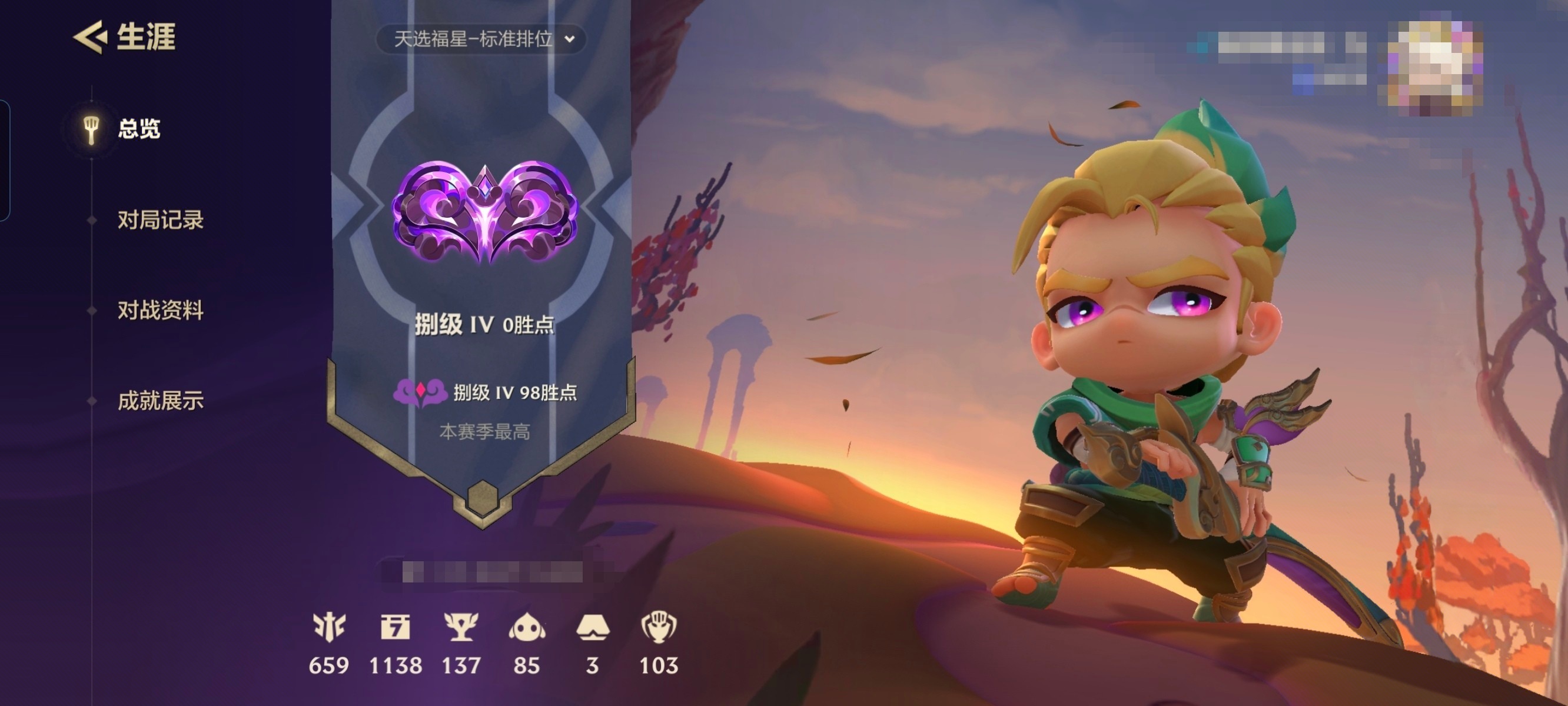The image size is (1568, 706).
Task: Click the spatula icon beside 总览
Action: pos(92,129)
